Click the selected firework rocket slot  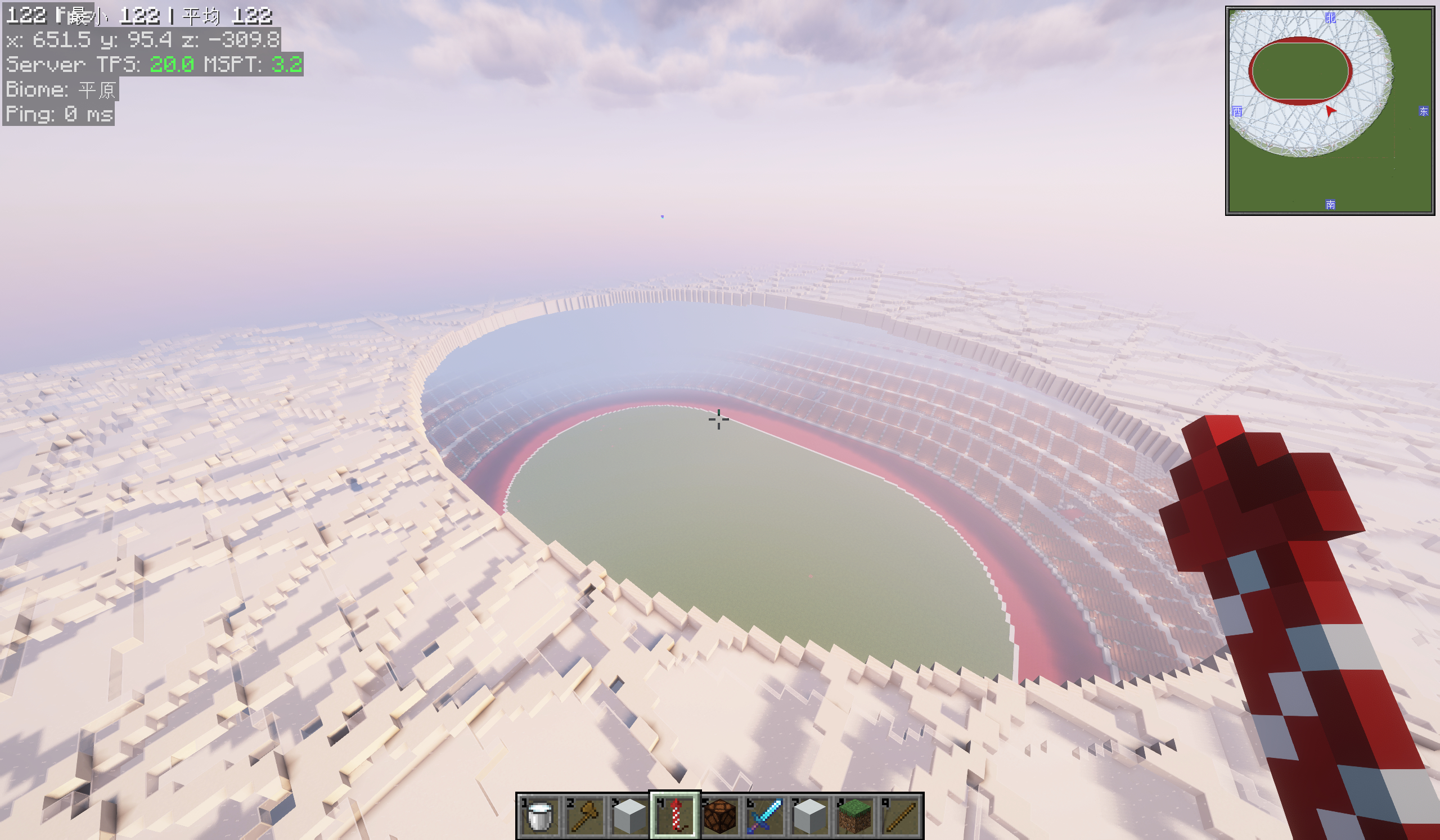[x=675, y=815]
